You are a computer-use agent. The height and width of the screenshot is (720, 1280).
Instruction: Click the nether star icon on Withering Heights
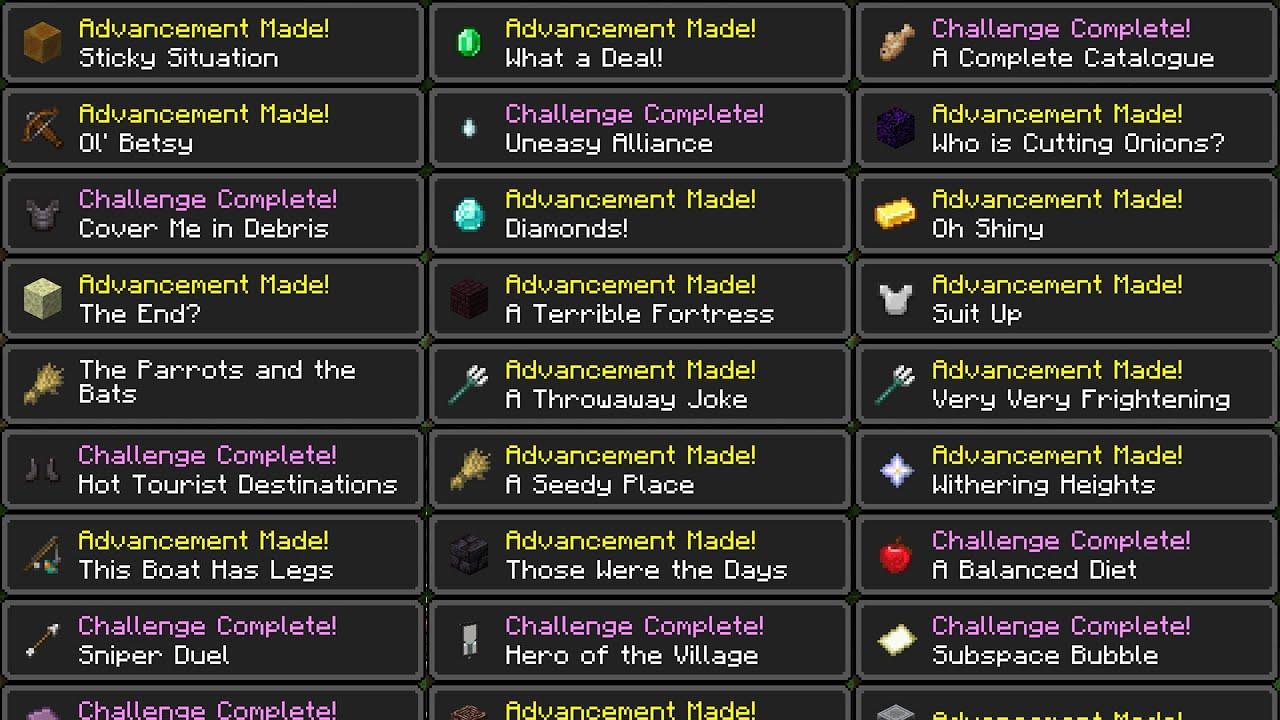coord(896,469)
